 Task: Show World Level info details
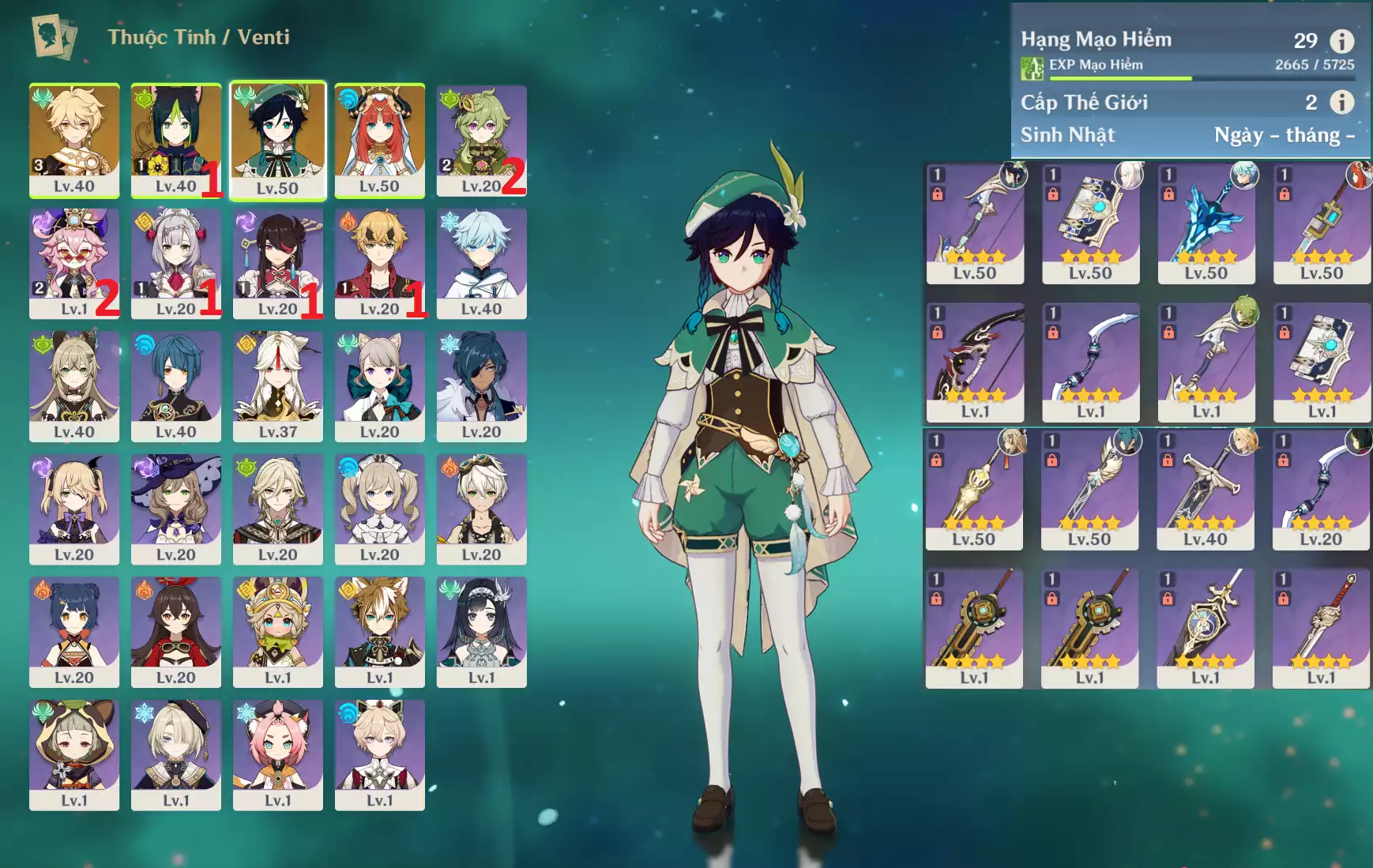click(x=1341, y=102)
